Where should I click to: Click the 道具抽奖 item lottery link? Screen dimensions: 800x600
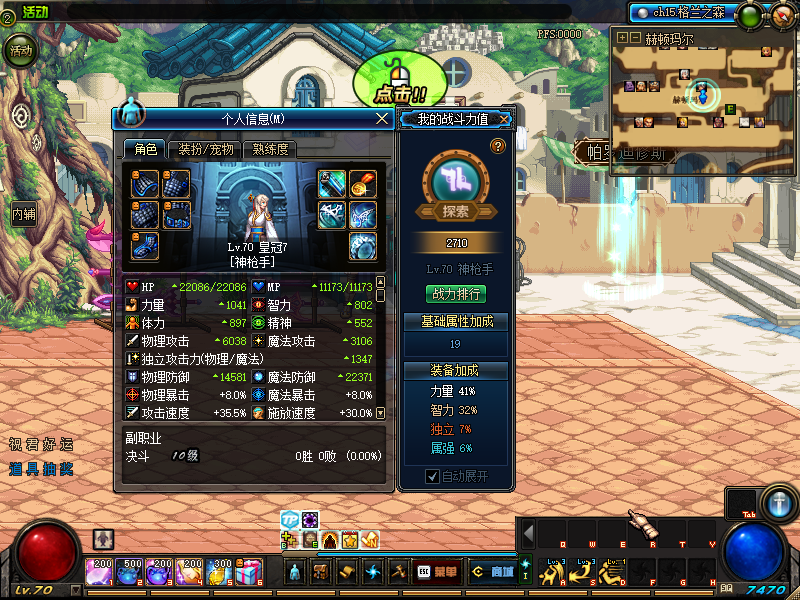coord(41,467)
